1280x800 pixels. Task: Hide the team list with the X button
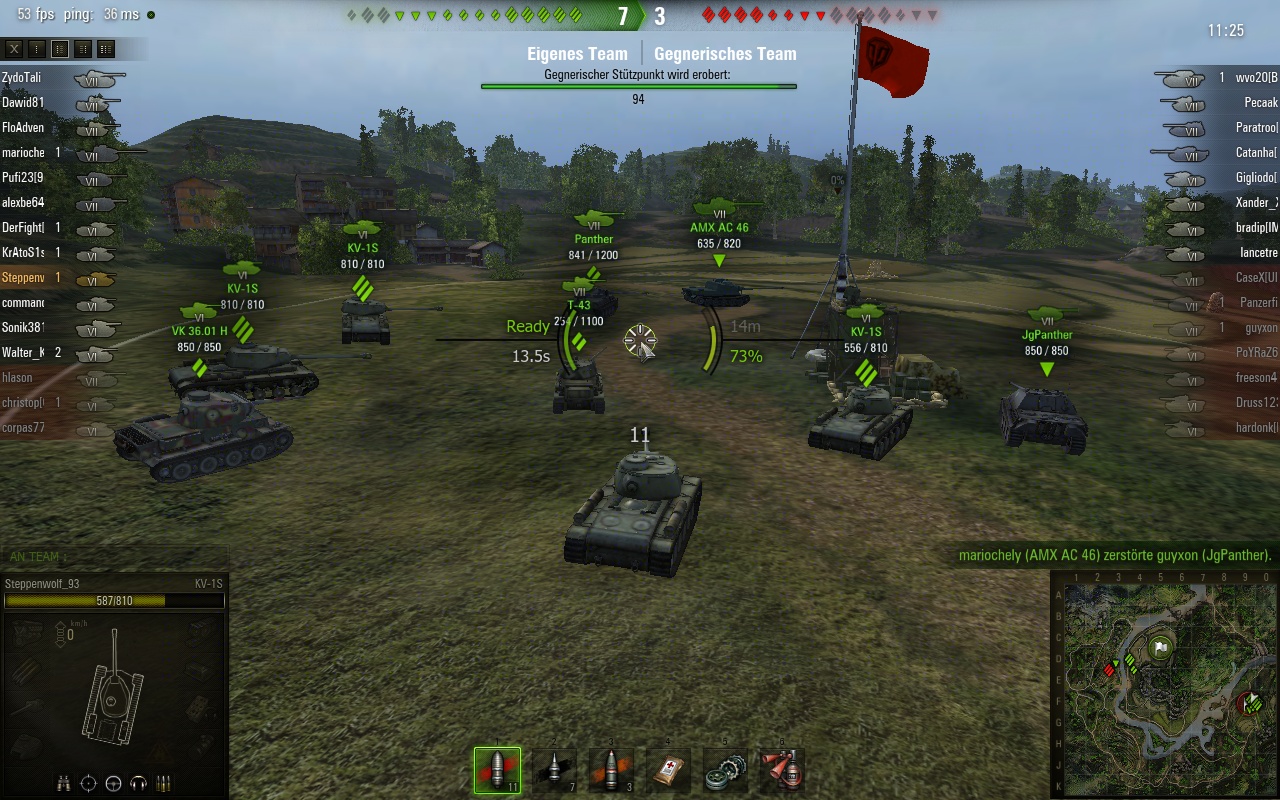14,48
